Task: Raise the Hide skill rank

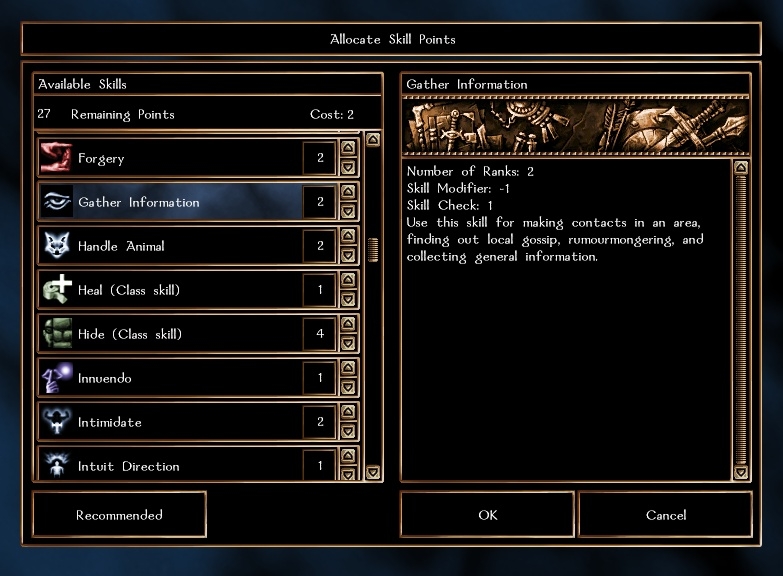Action: click(348, 324)
